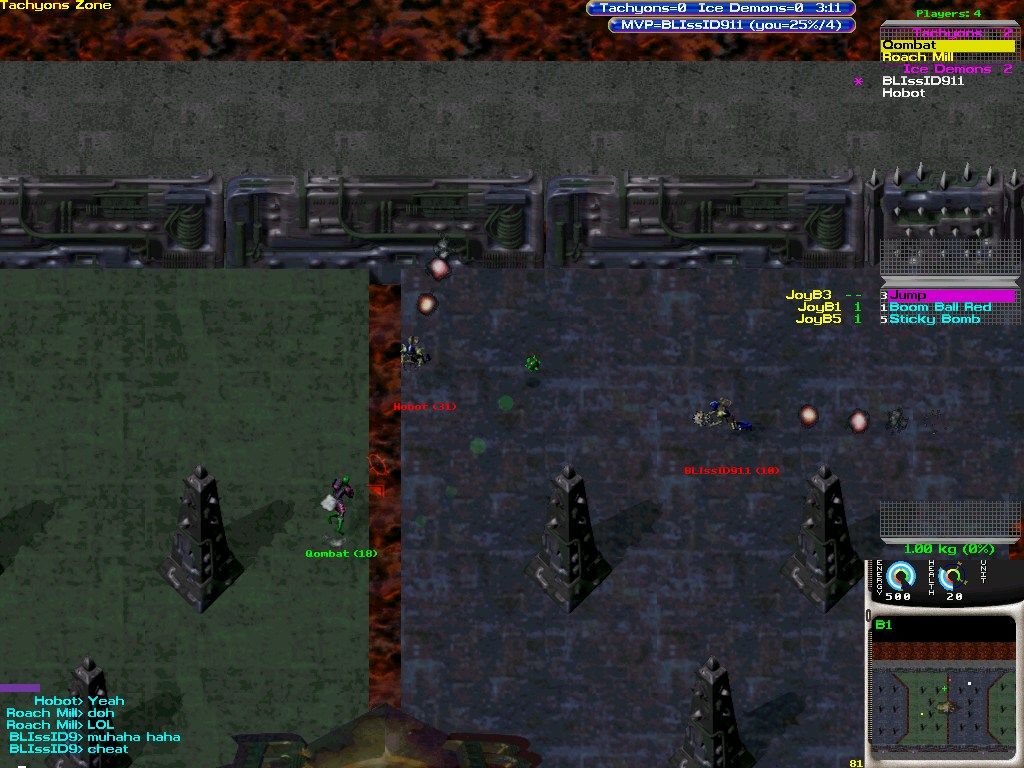The image size is (1024, 768).
Task: Select BLIssID911 in the player list
Action: [x=922, y=81]
